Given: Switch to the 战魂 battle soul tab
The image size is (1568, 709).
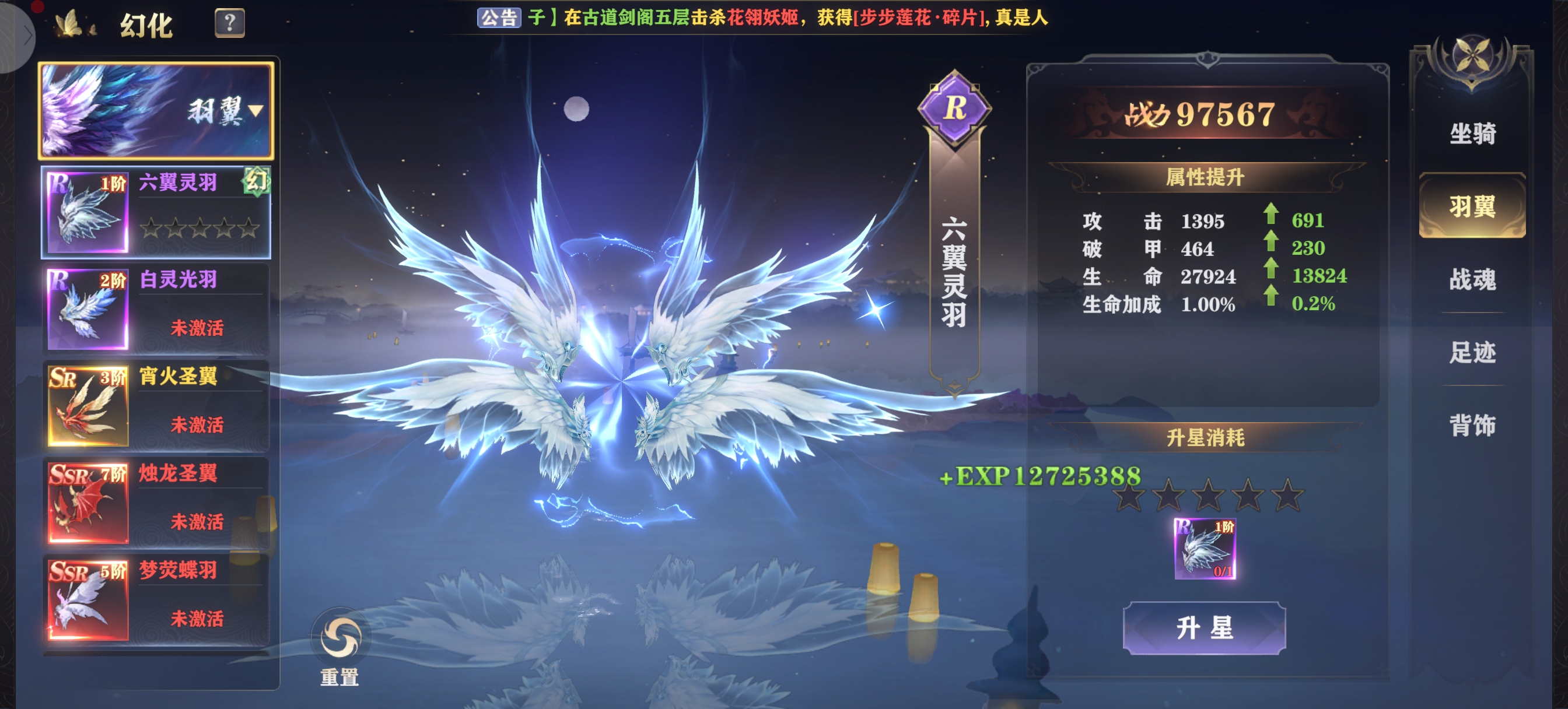Looking at the screenshot, I should (x=1472, y=280).
